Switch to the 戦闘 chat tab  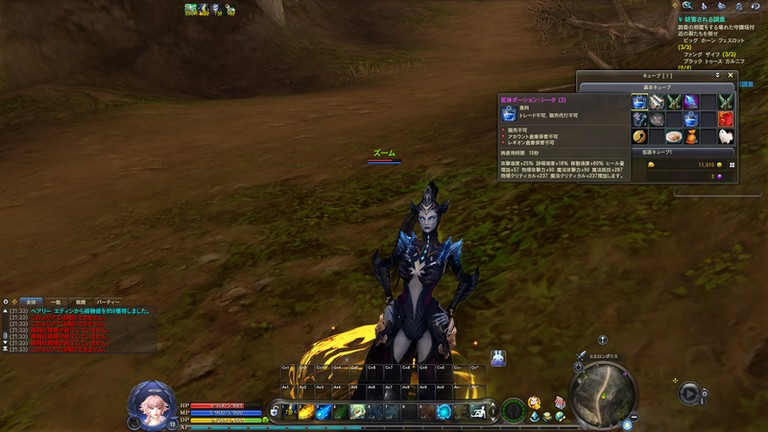tap(81, 301)
